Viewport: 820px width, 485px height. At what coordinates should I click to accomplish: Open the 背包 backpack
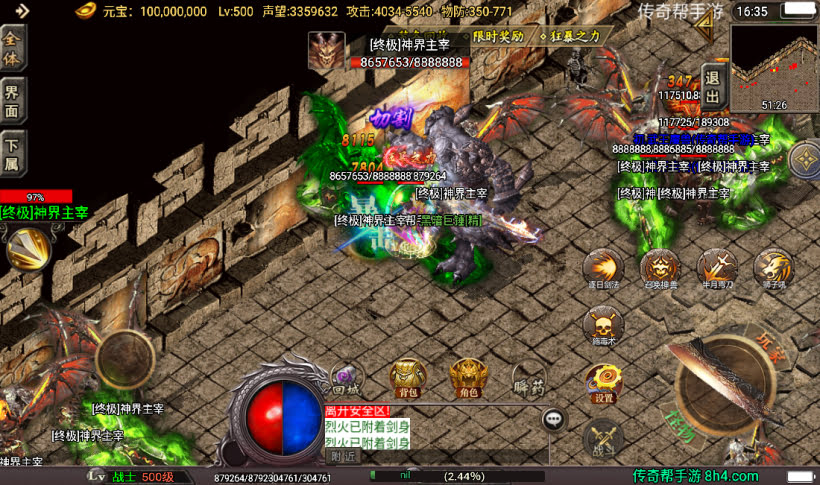[407, 377]
